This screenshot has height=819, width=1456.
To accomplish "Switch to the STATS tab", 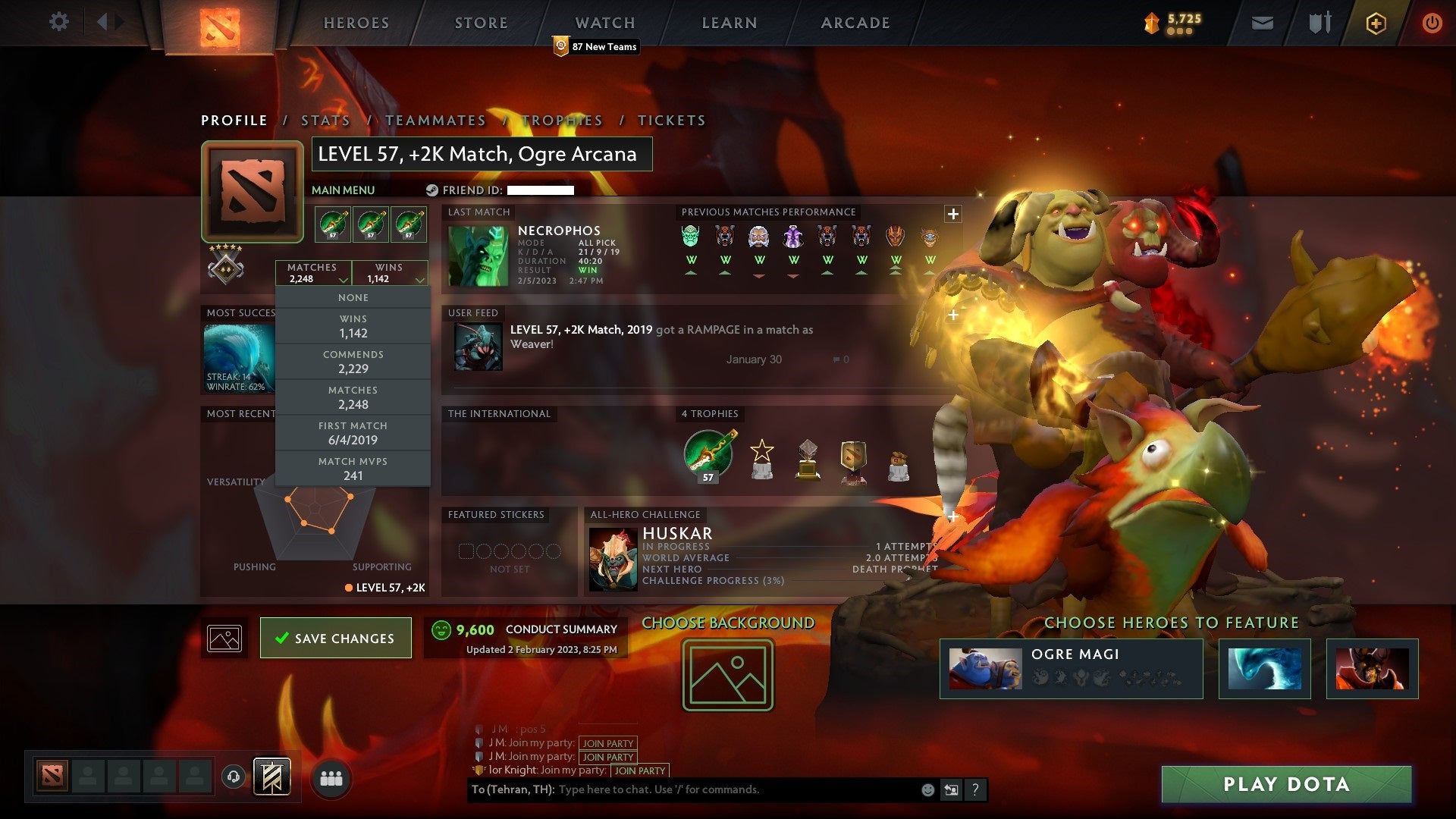I will (x=325, y=121).
